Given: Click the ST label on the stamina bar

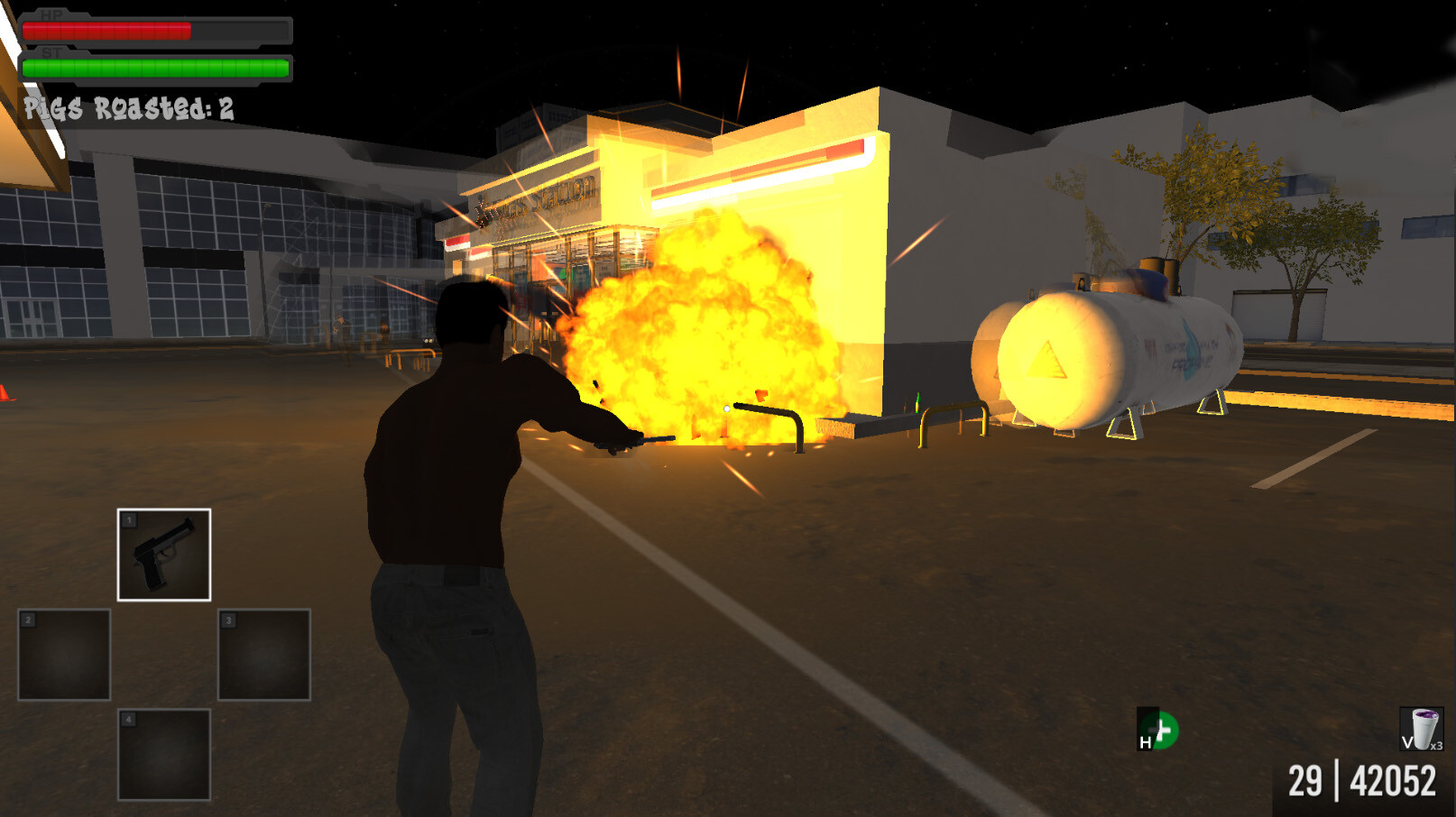Looking at the screenshot, I should click(51, 52).
